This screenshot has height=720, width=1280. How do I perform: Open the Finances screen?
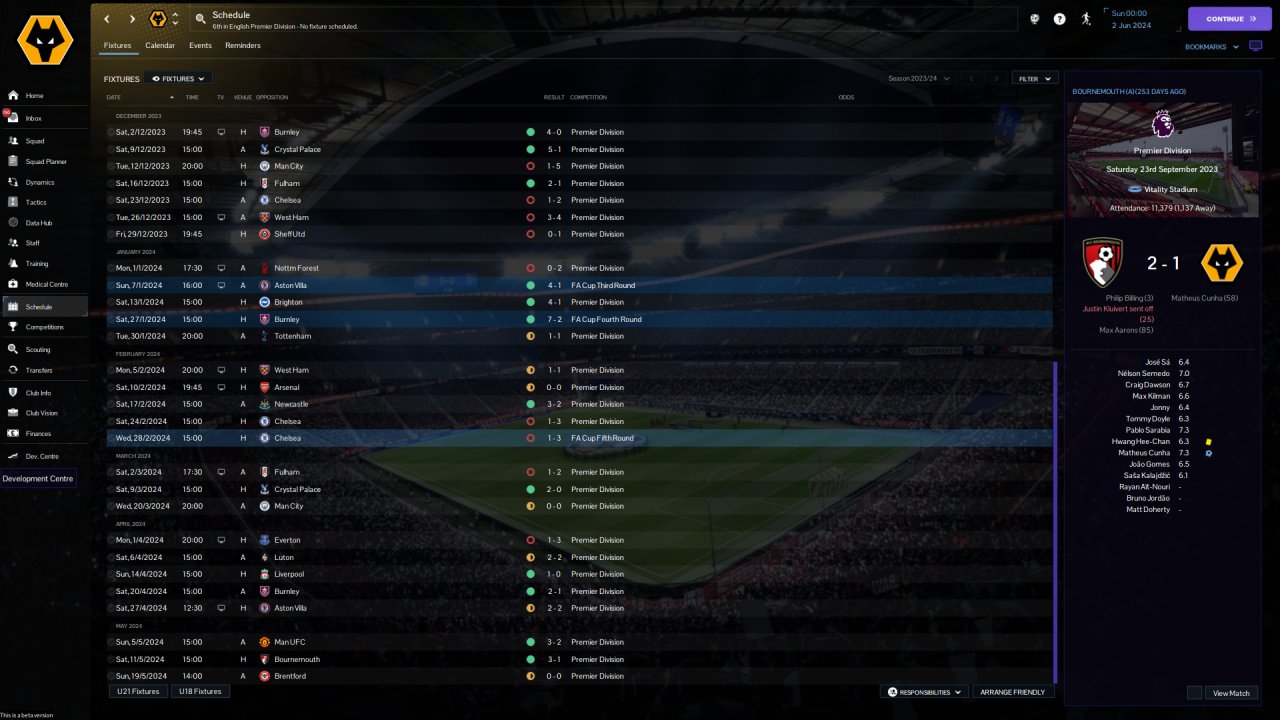38,433
